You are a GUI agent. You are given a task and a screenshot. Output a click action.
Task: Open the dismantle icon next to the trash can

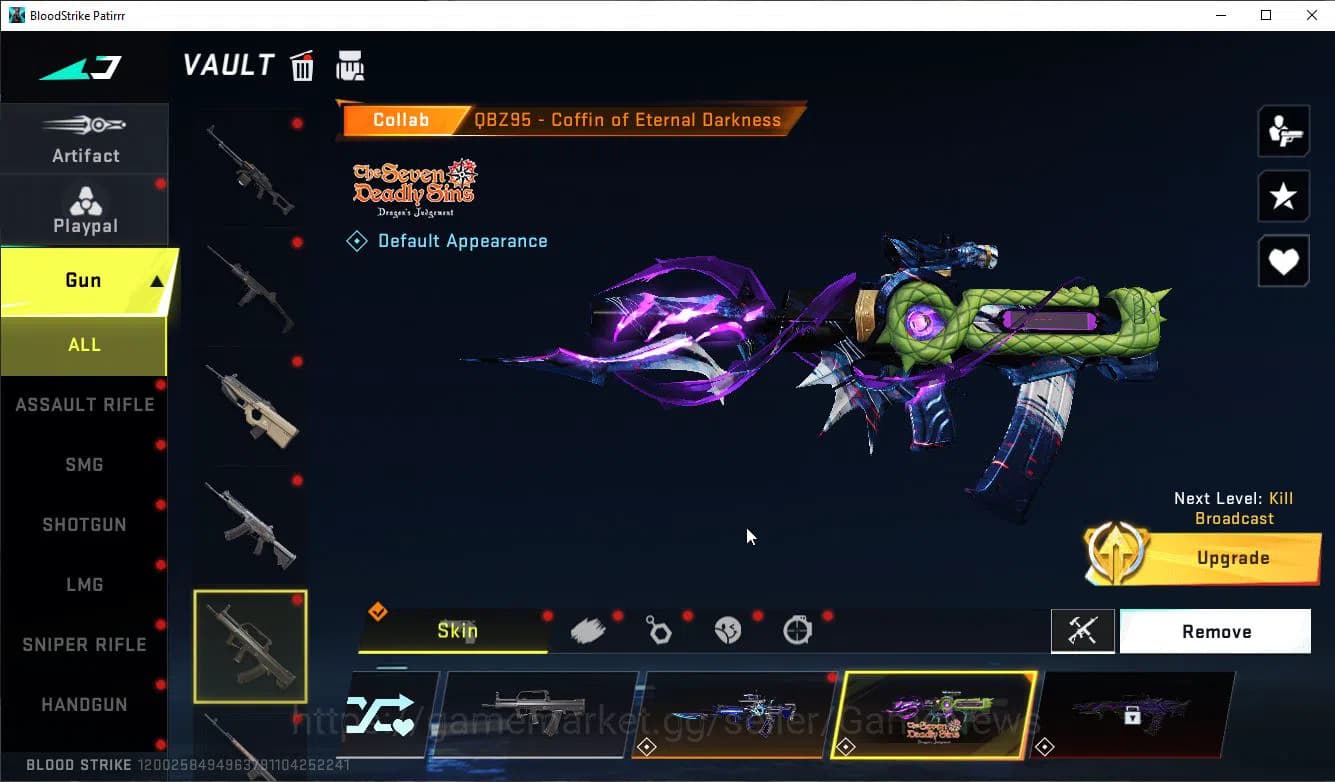tap(350, 65)
